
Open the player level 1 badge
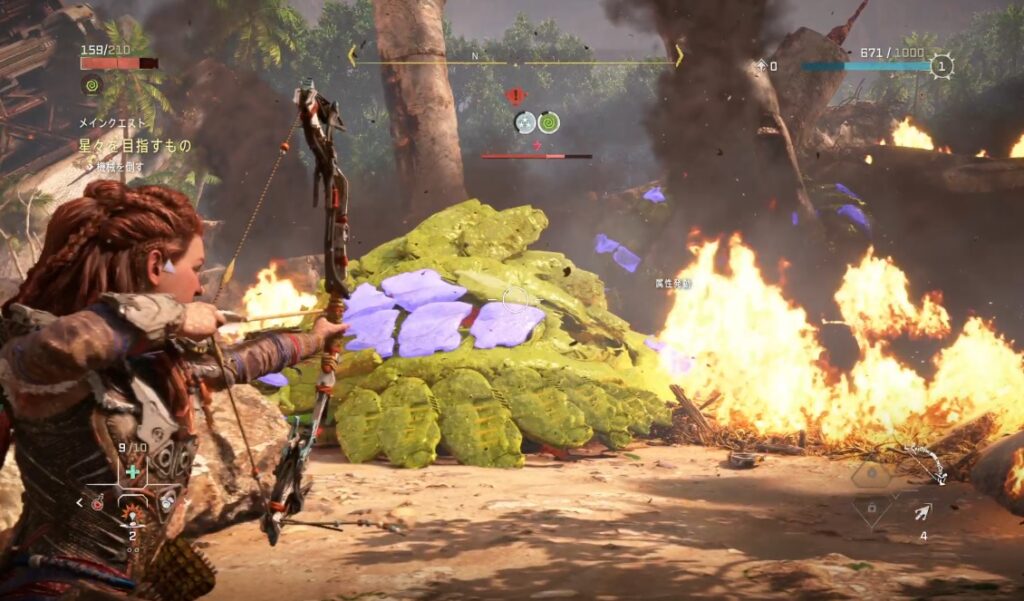[x=940, y=67]
